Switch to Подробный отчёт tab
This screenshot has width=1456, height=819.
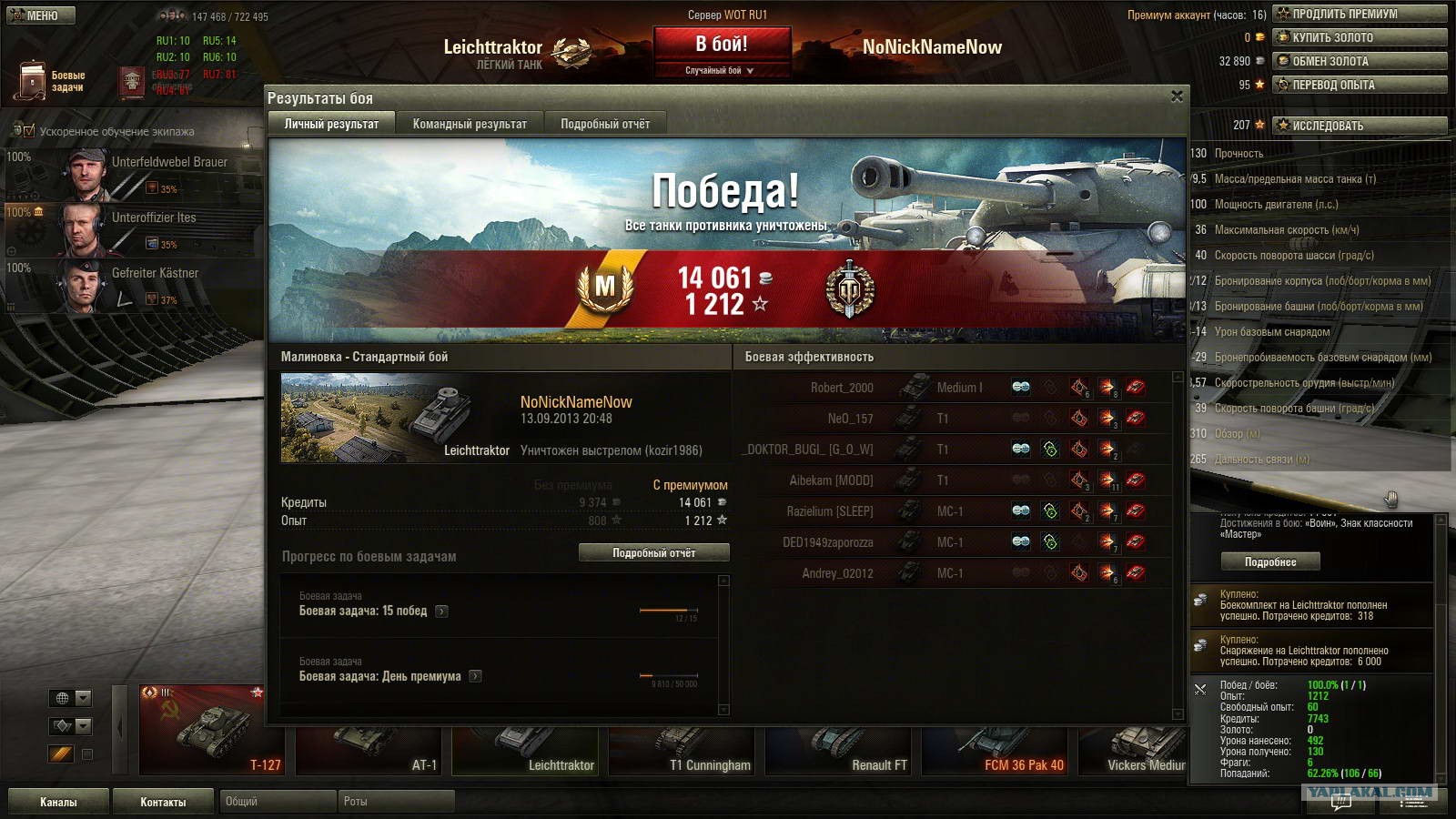605,124
